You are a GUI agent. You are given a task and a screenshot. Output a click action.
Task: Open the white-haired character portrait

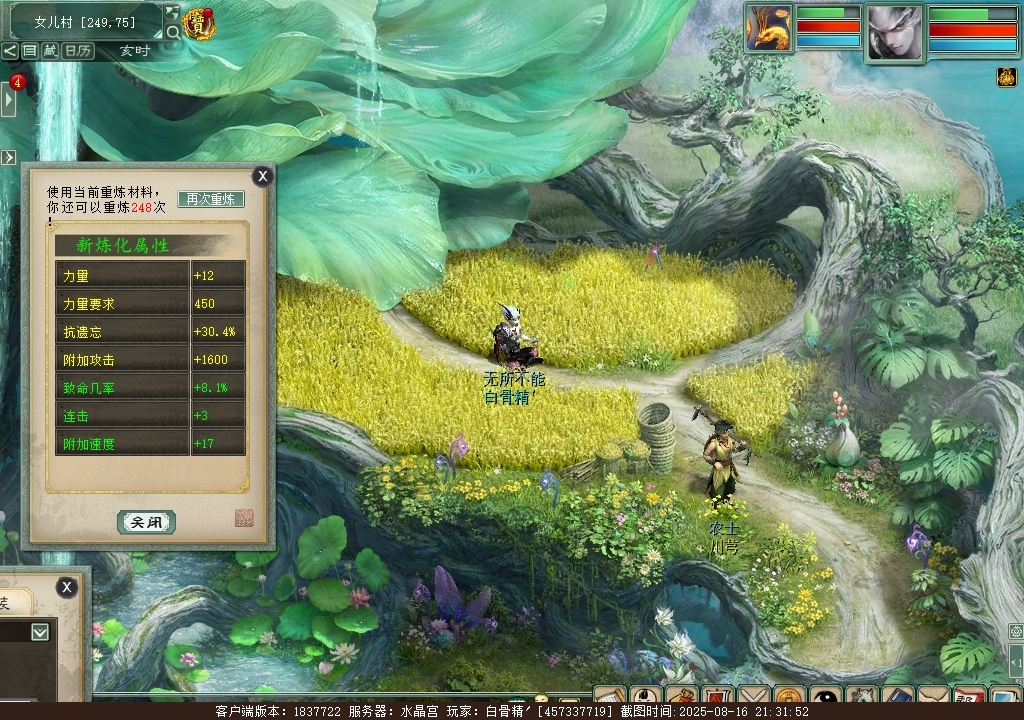pyautogui.click(x=893, y=32)
